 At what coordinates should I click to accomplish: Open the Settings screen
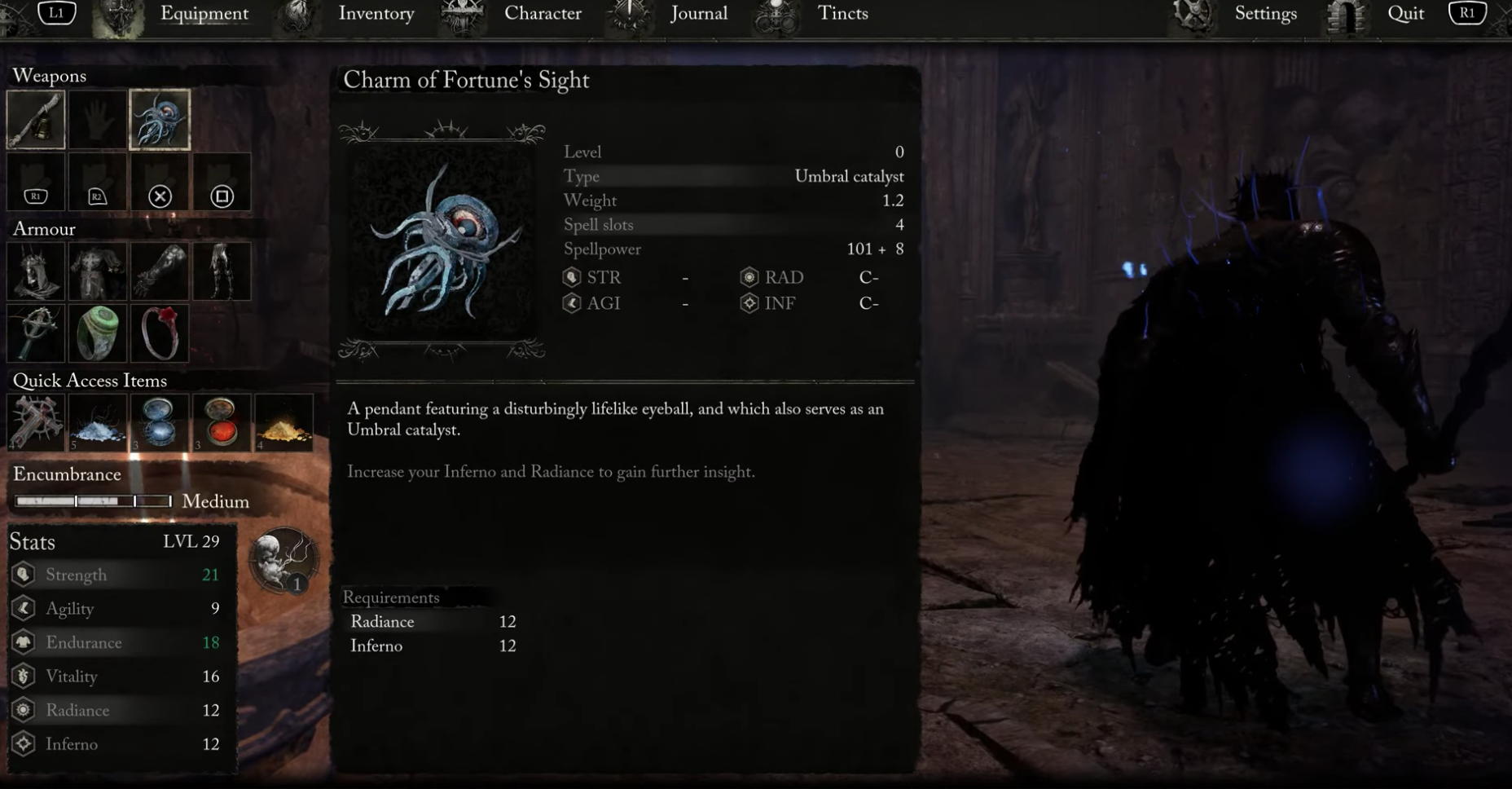(1264, 13)
